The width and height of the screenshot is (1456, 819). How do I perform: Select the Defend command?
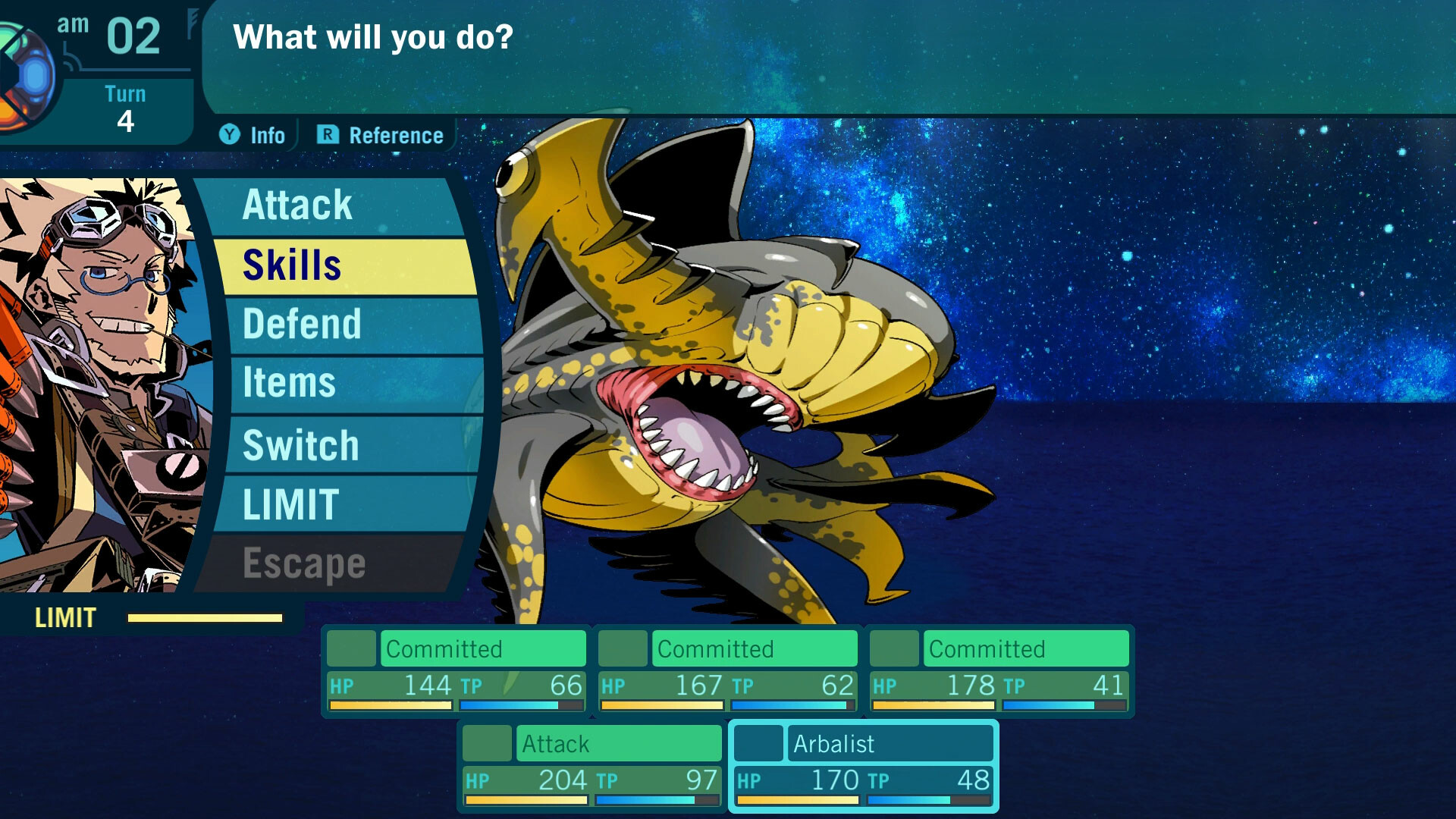click(302, 324)
